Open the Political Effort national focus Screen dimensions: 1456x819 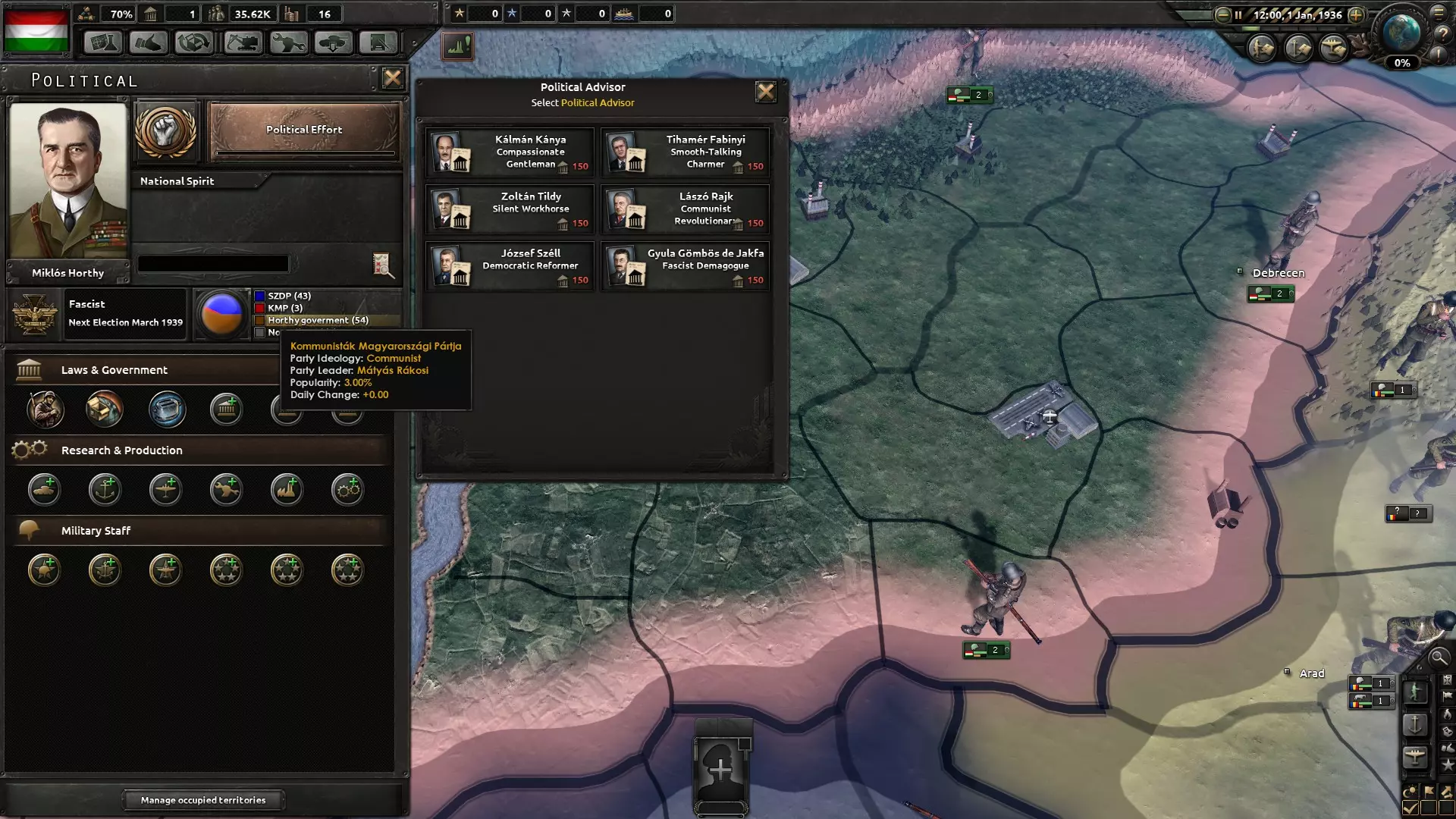304,131
